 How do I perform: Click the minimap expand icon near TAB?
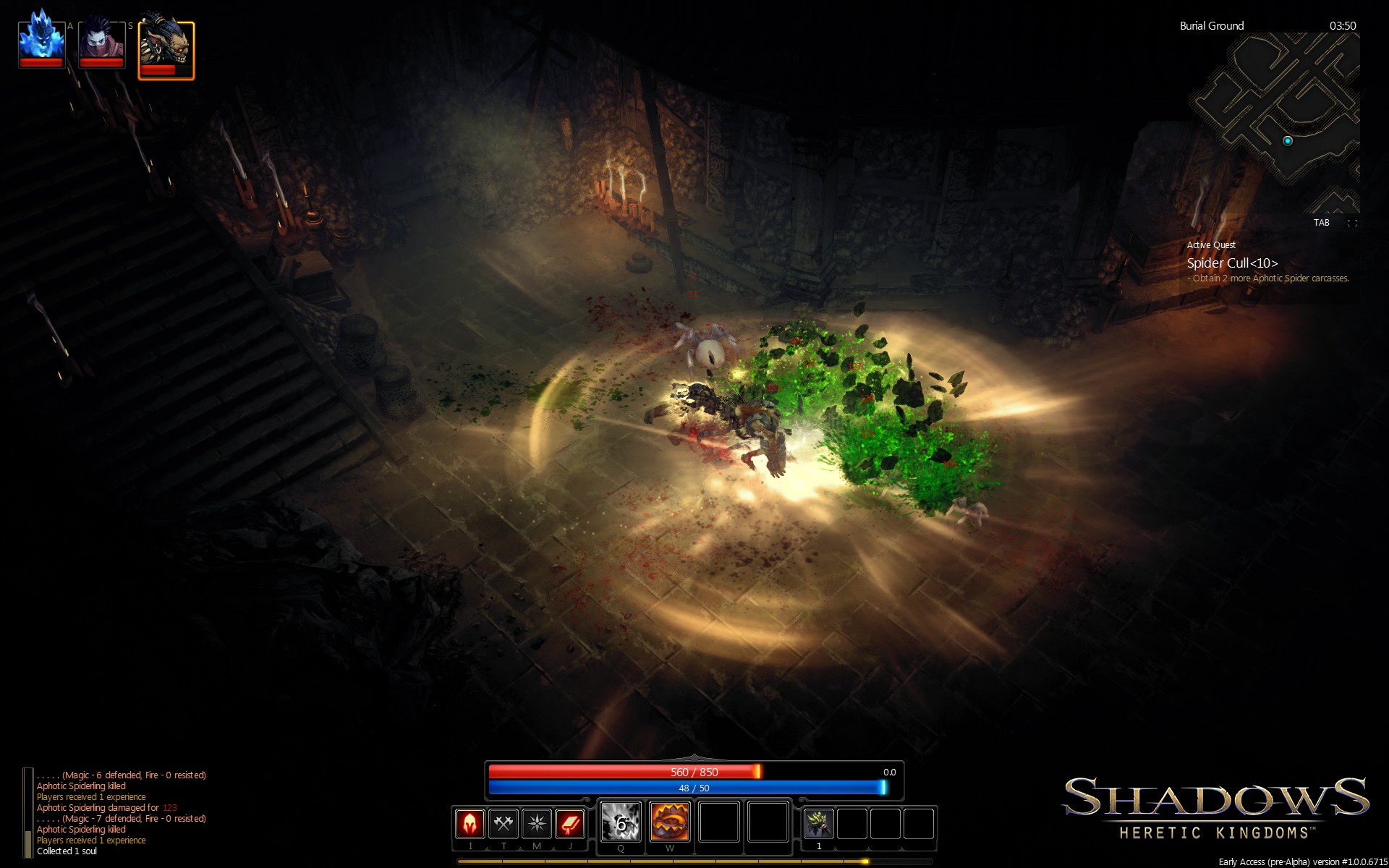(1353, 223)
